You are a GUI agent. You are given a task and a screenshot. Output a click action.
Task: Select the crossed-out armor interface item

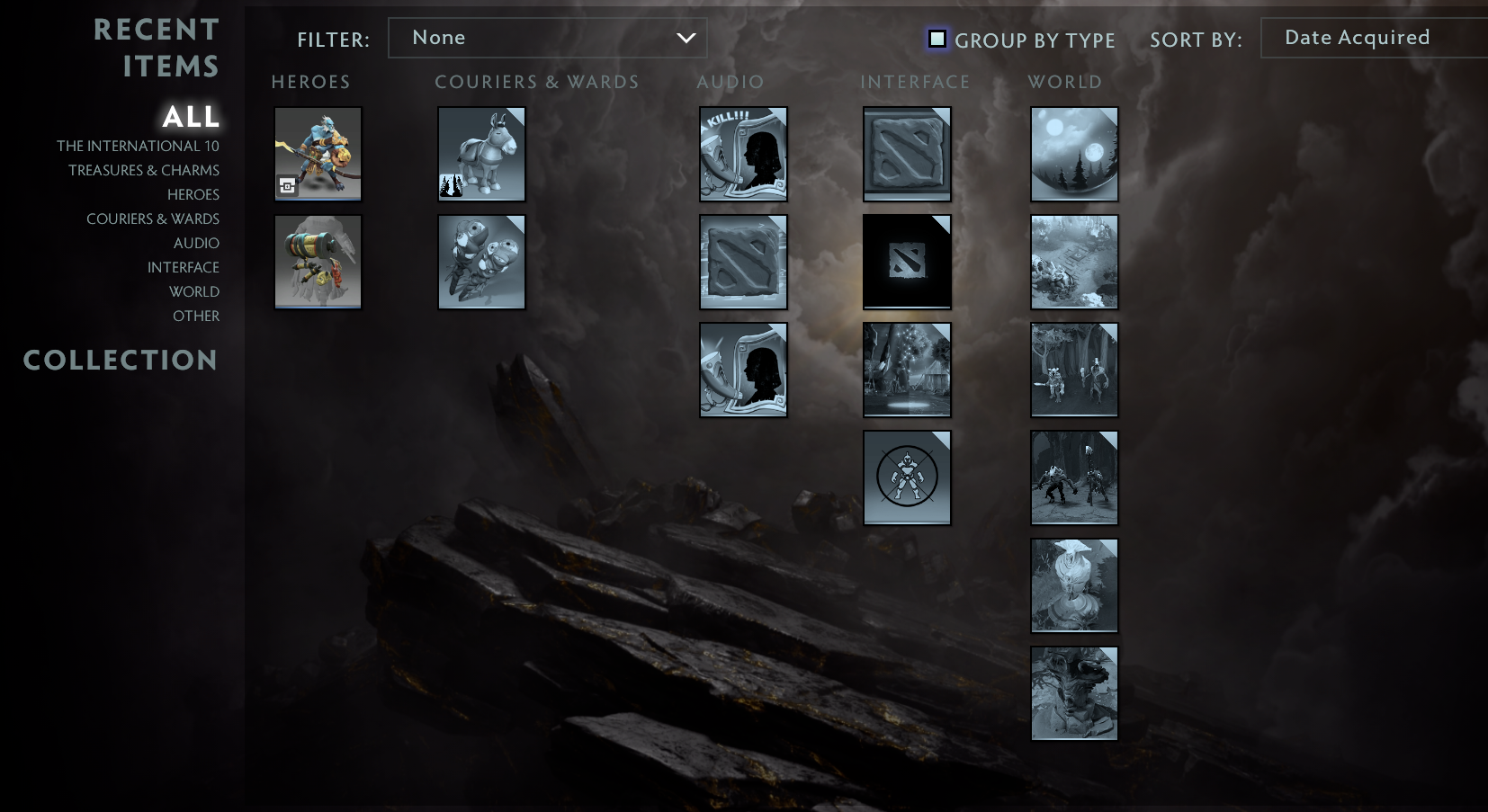point(907,477)
